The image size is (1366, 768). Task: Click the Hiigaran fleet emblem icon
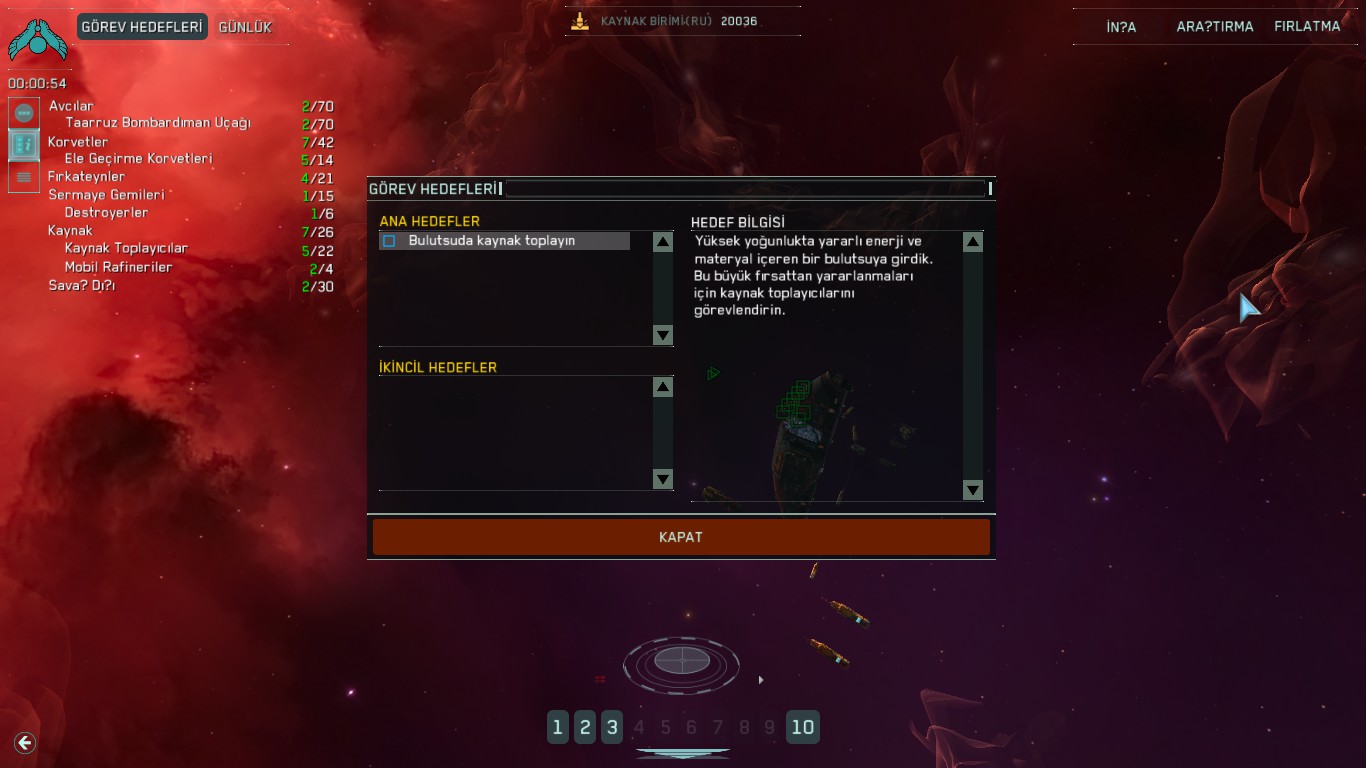[x=37, y=40]
